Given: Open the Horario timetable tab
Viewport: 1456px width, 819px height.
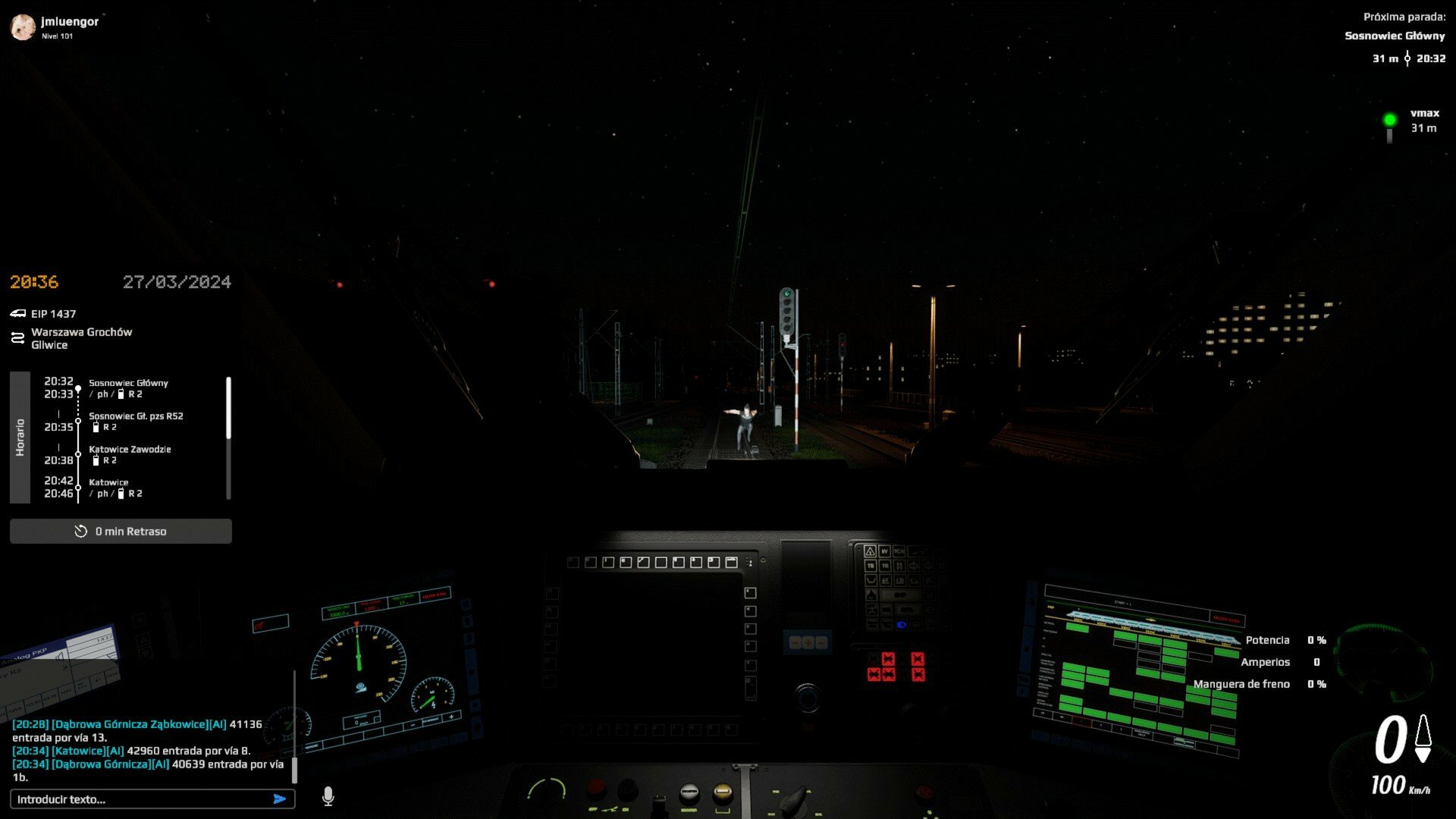Looking at the screenshot, I should click(x=20, y=438).
